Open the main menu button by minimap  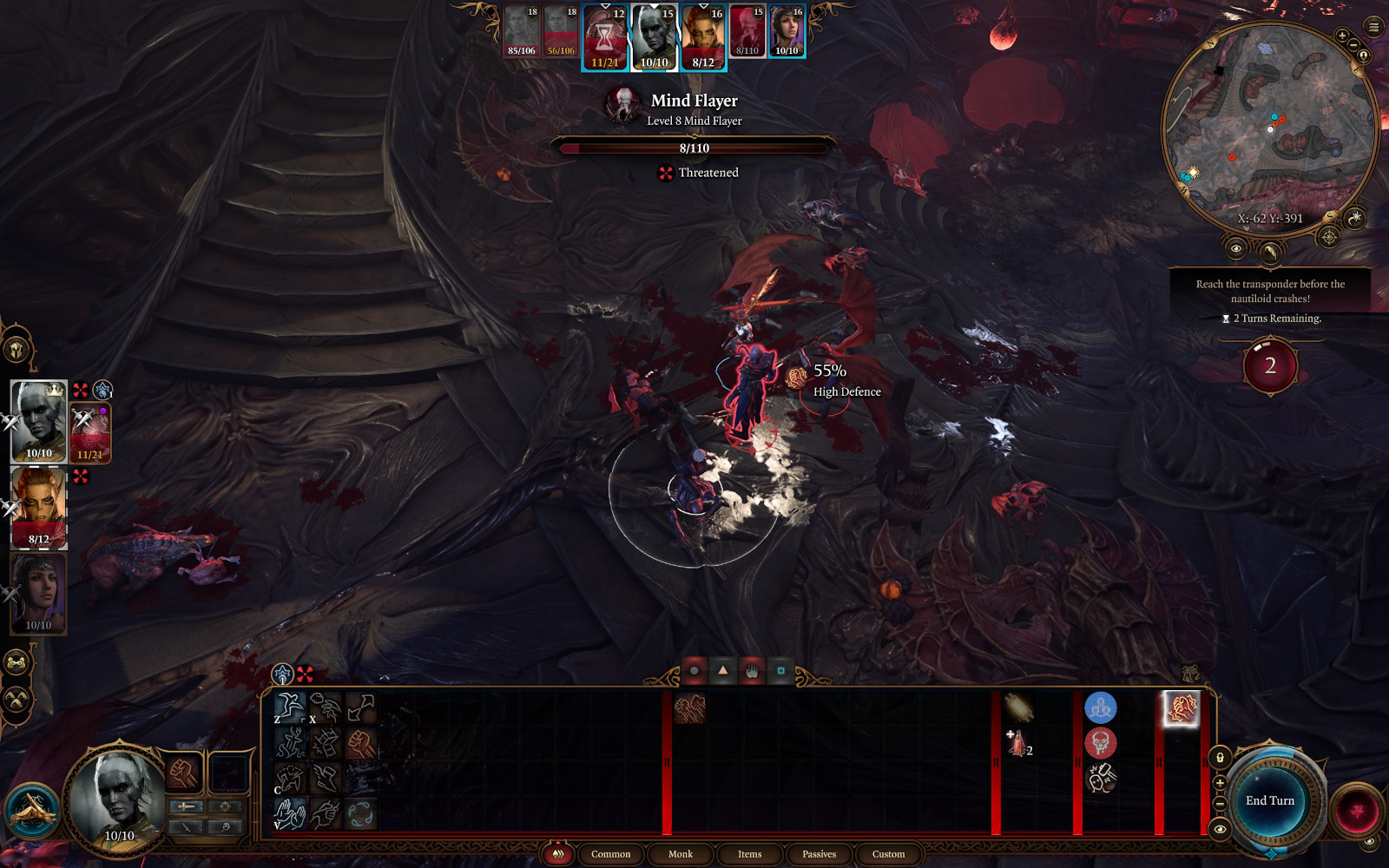click(x=1373, y=28)
